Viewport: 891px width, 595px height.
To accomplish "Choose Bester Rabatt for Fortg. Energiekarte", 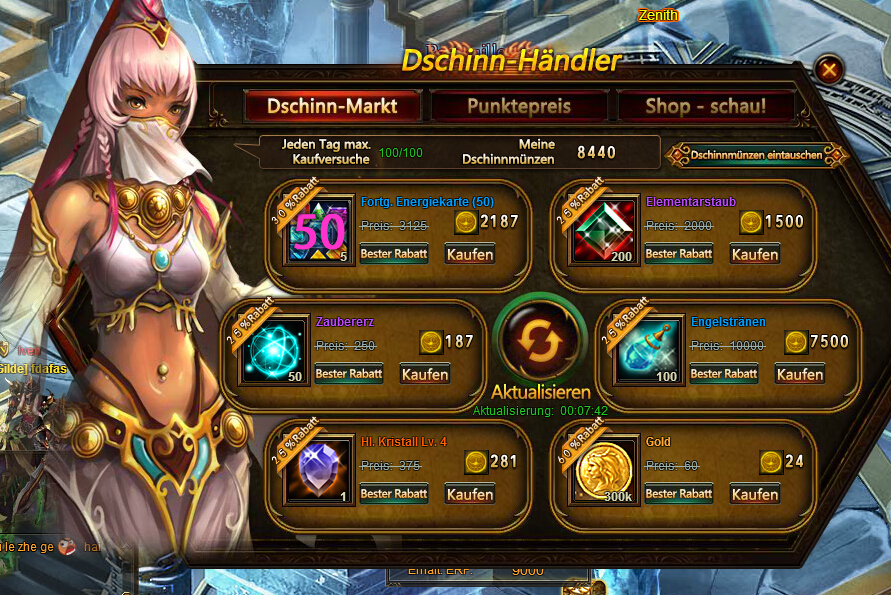I will (394, 254).
